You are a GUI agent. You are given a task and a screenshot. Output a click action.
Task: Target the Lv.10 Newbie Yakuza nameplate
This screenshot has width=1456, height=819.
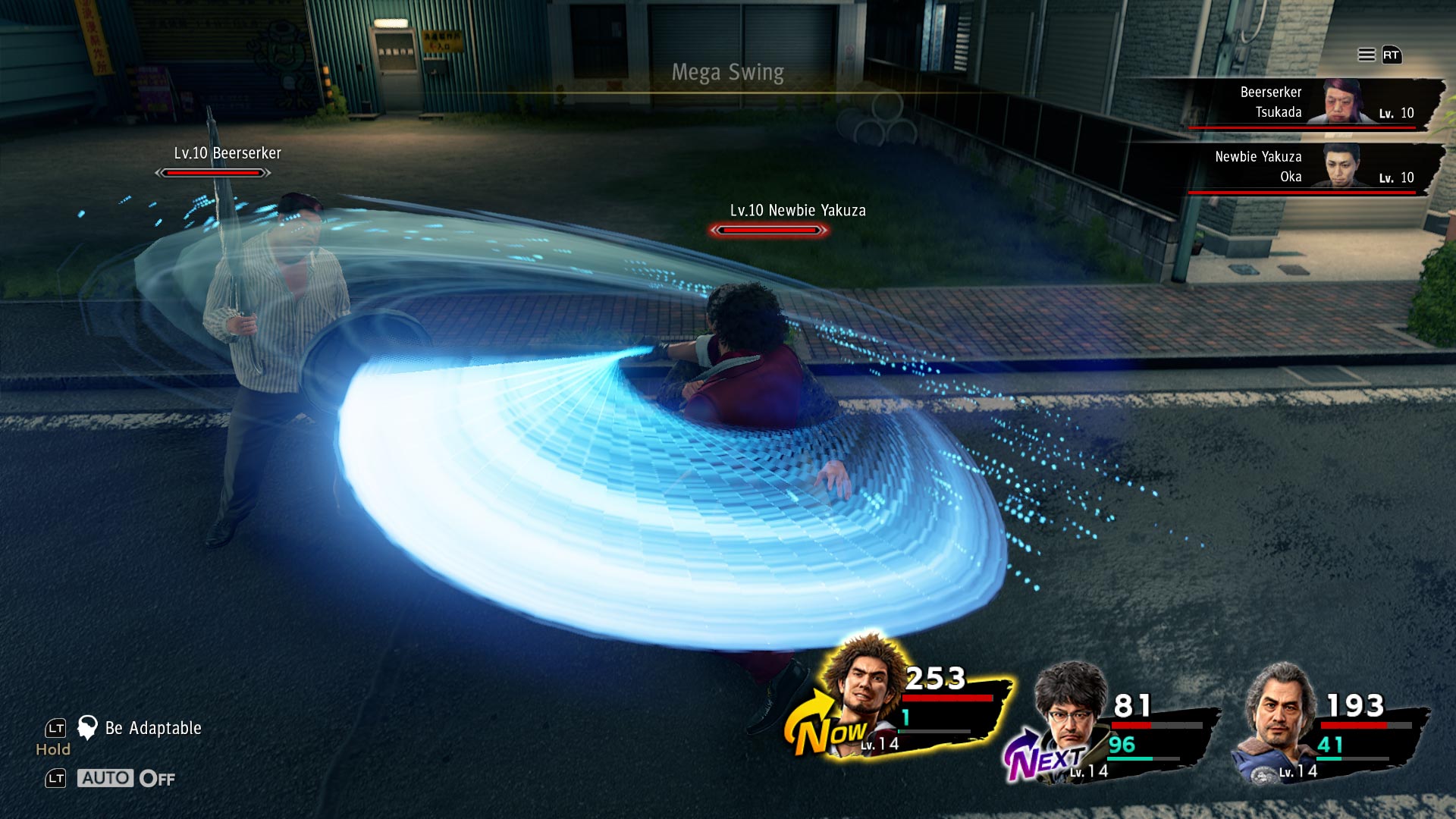[797, 211]
